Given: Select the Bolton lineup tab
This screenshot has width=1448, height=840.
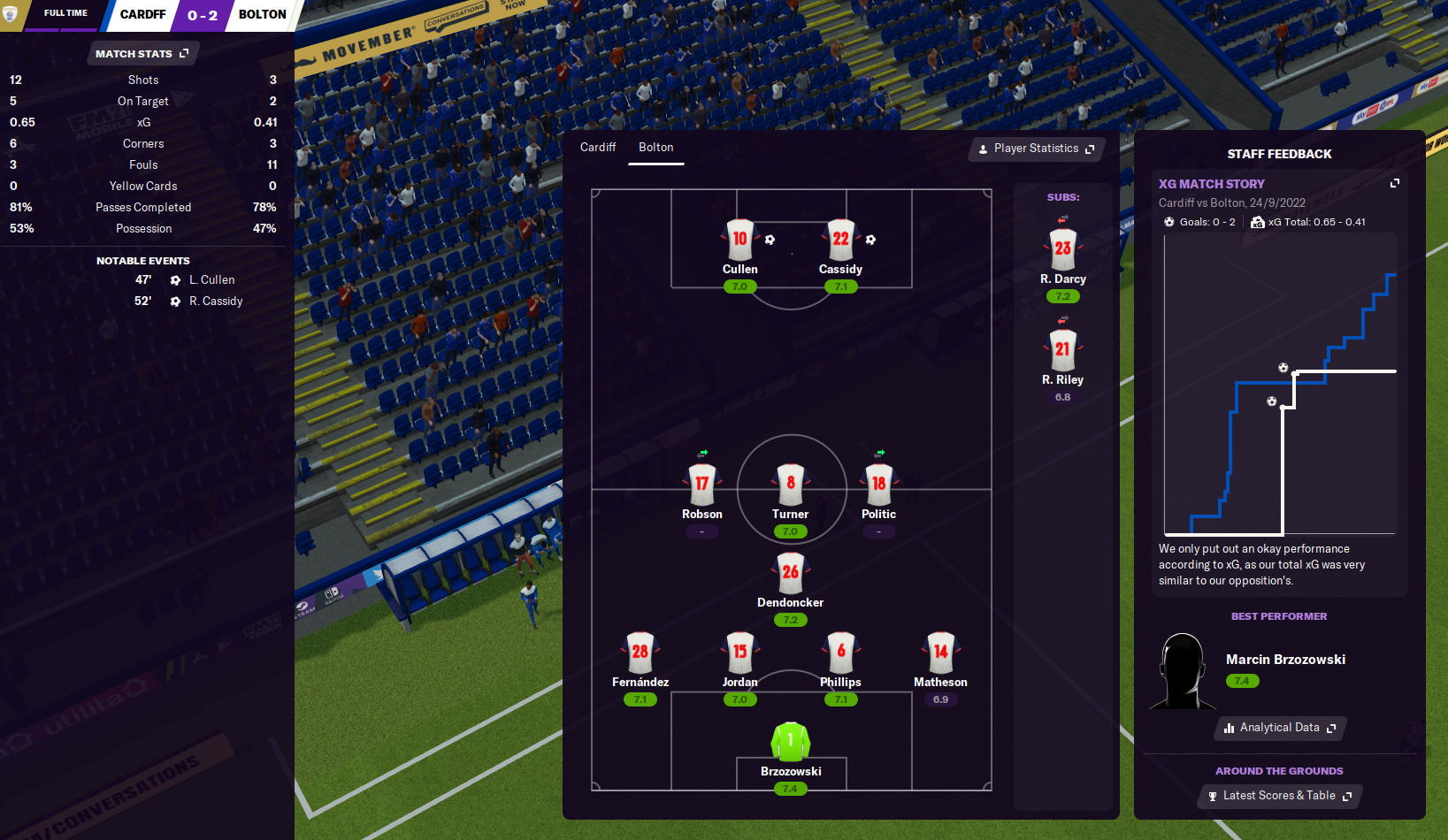Looking at the screenshot, I should [x=656, y=148].
